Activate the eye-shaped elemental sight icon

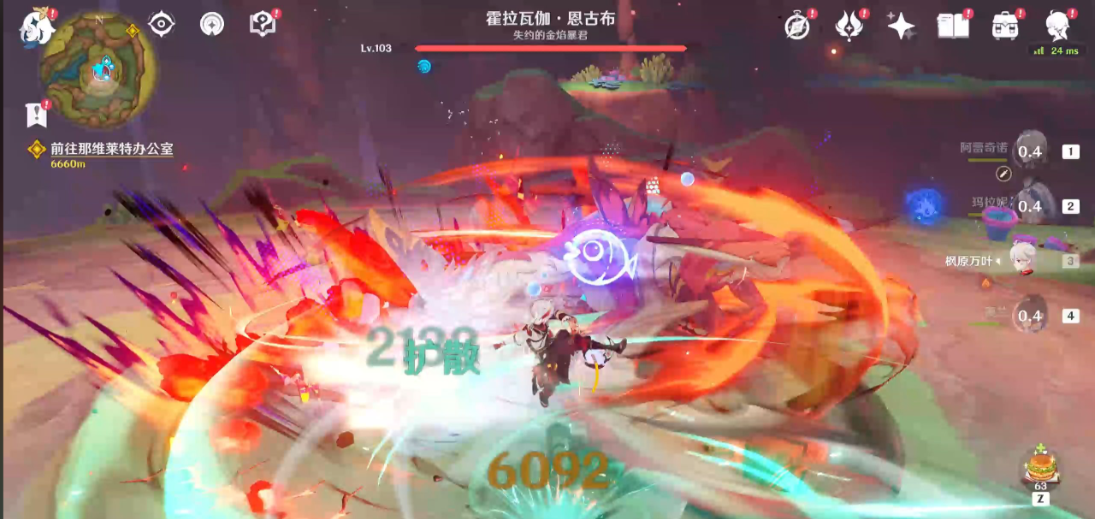(161, 24)
